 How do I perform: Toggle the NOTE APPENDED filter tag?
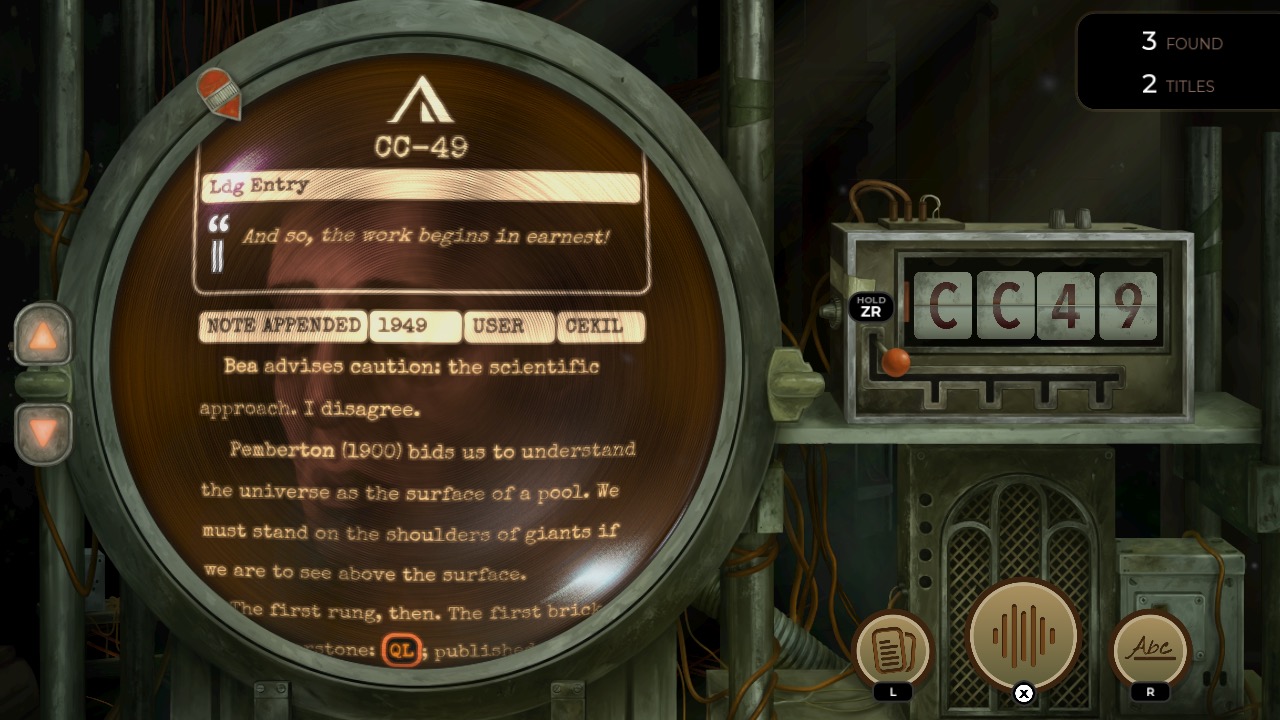tap(281, 326)
